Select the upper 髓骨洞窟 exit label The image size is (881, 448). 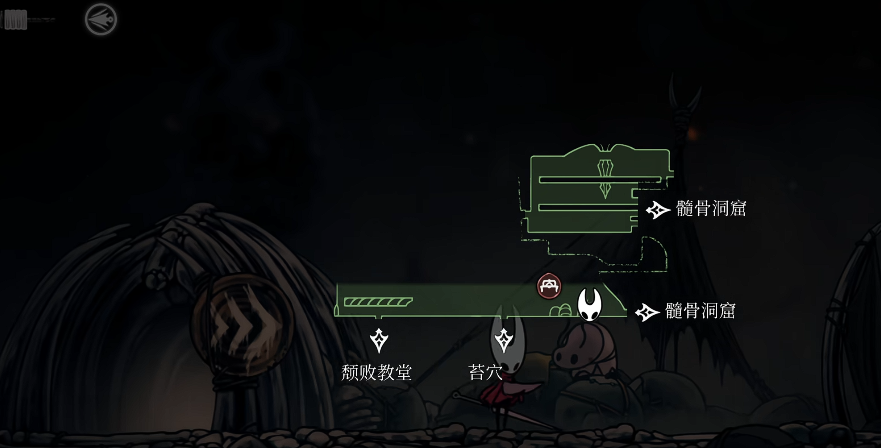711,209
